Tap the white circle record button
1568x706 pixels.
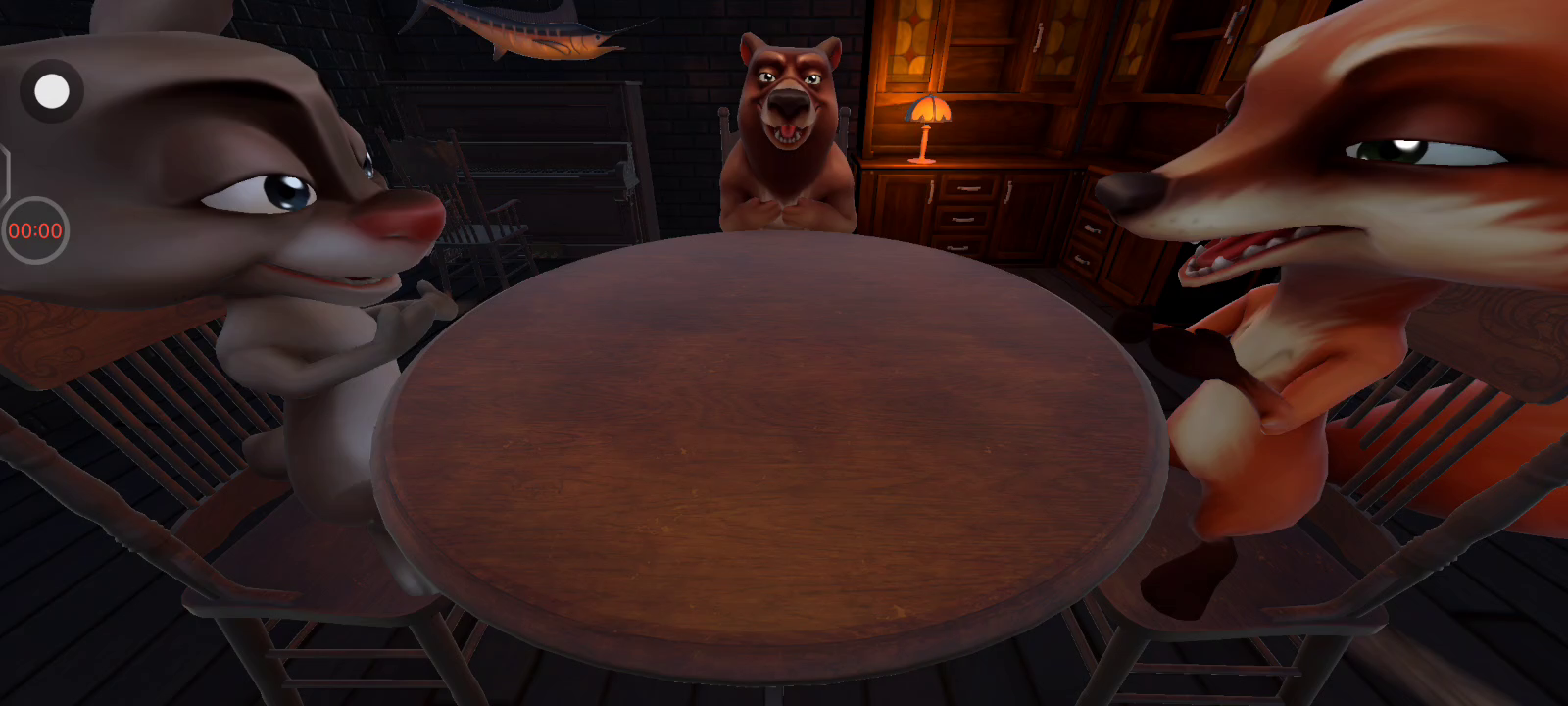[x=52, y=91]
